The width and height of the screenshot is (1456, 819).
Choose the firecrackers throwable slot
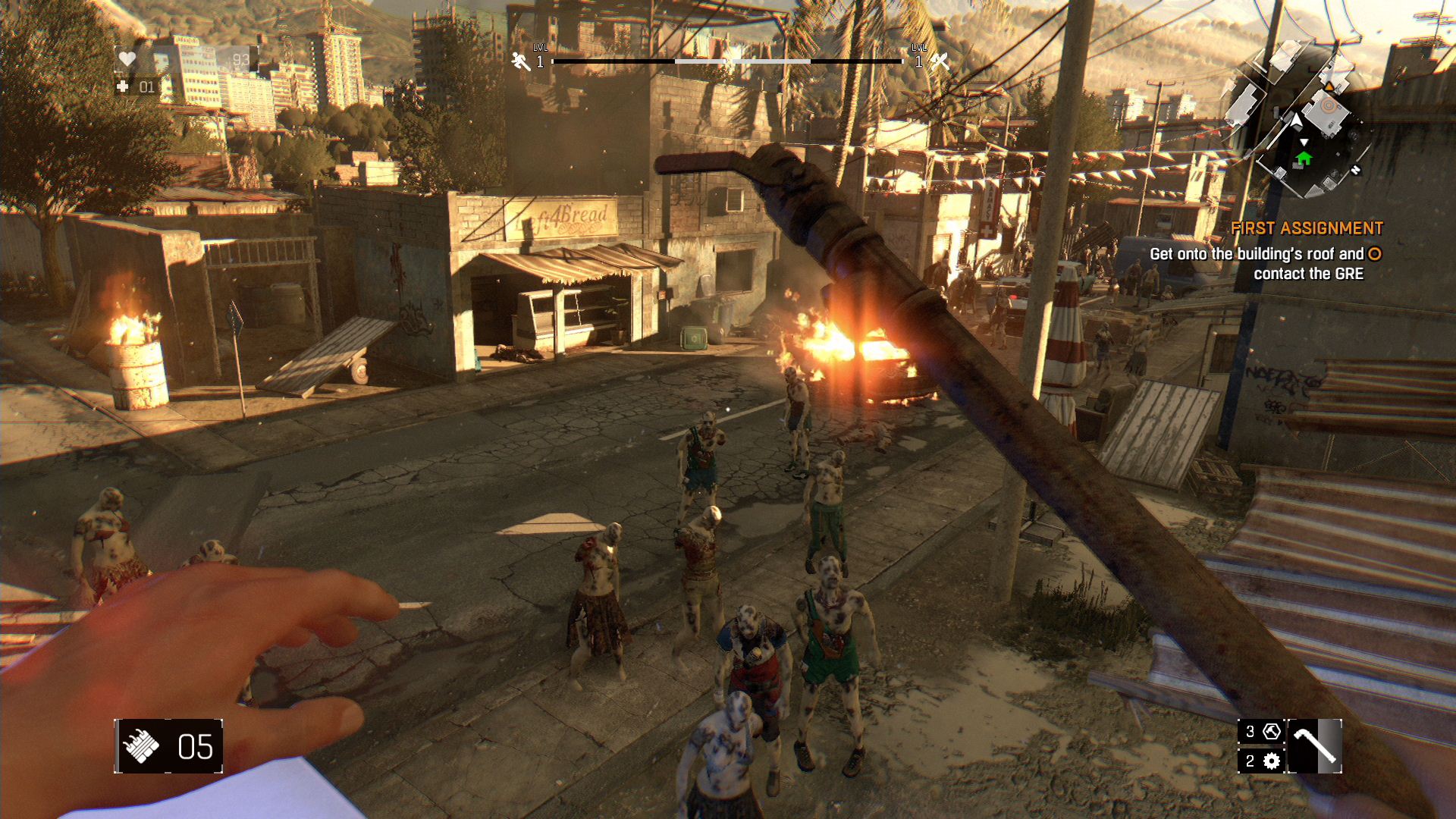(141, 747)
